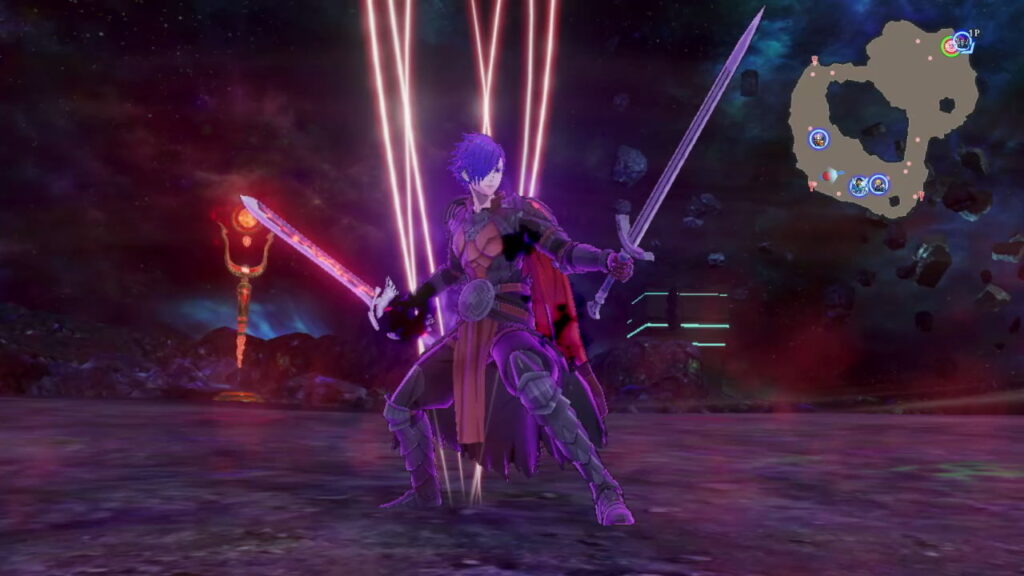
Task: Select the lone ally portrait on the minimap's west side
Action: [818, 139]
